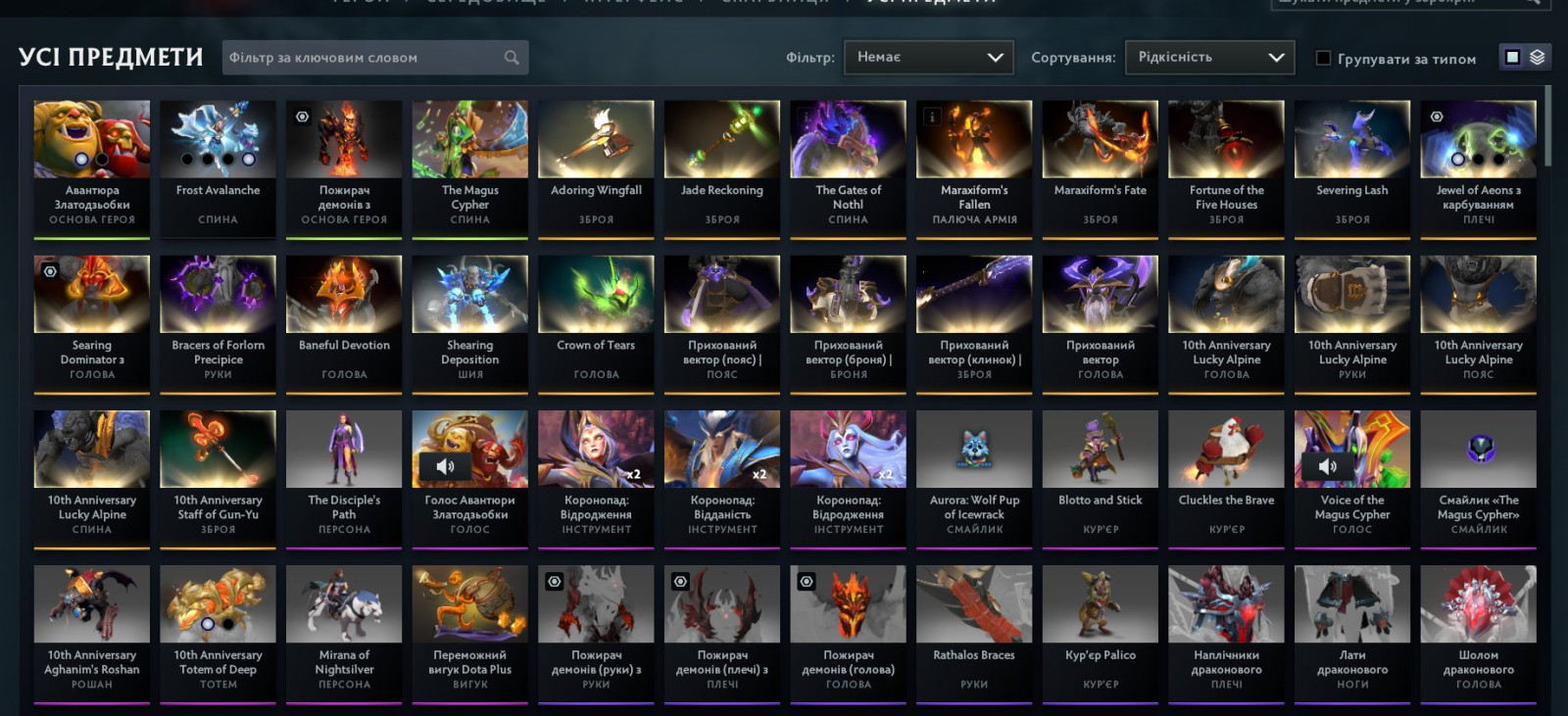Toggle the Групувати за типом checkbox
The image size is (1568, 716).
pos(1323,59)
